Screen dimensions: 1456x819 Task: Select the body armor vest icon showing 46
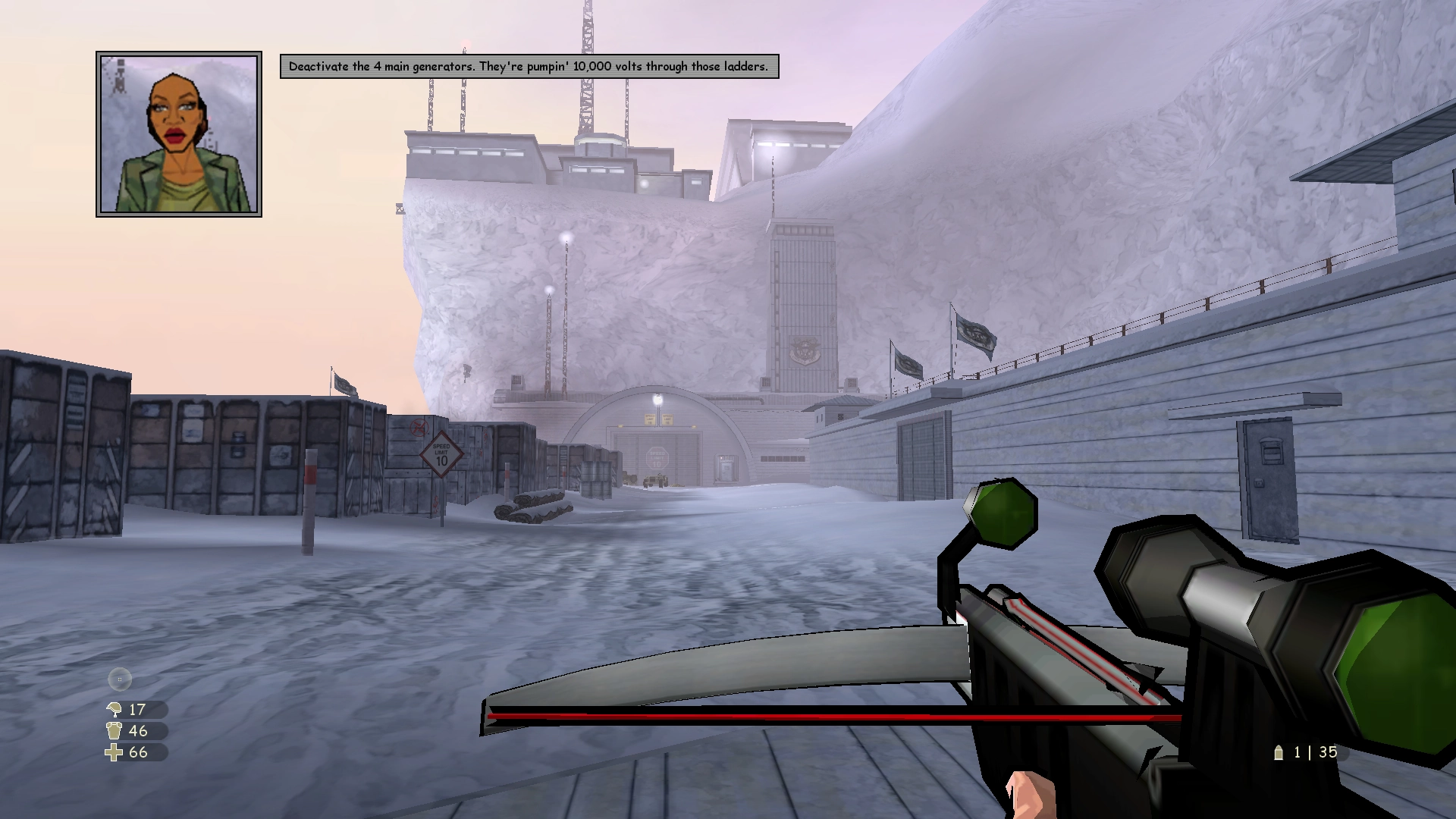tap(114, 732)
